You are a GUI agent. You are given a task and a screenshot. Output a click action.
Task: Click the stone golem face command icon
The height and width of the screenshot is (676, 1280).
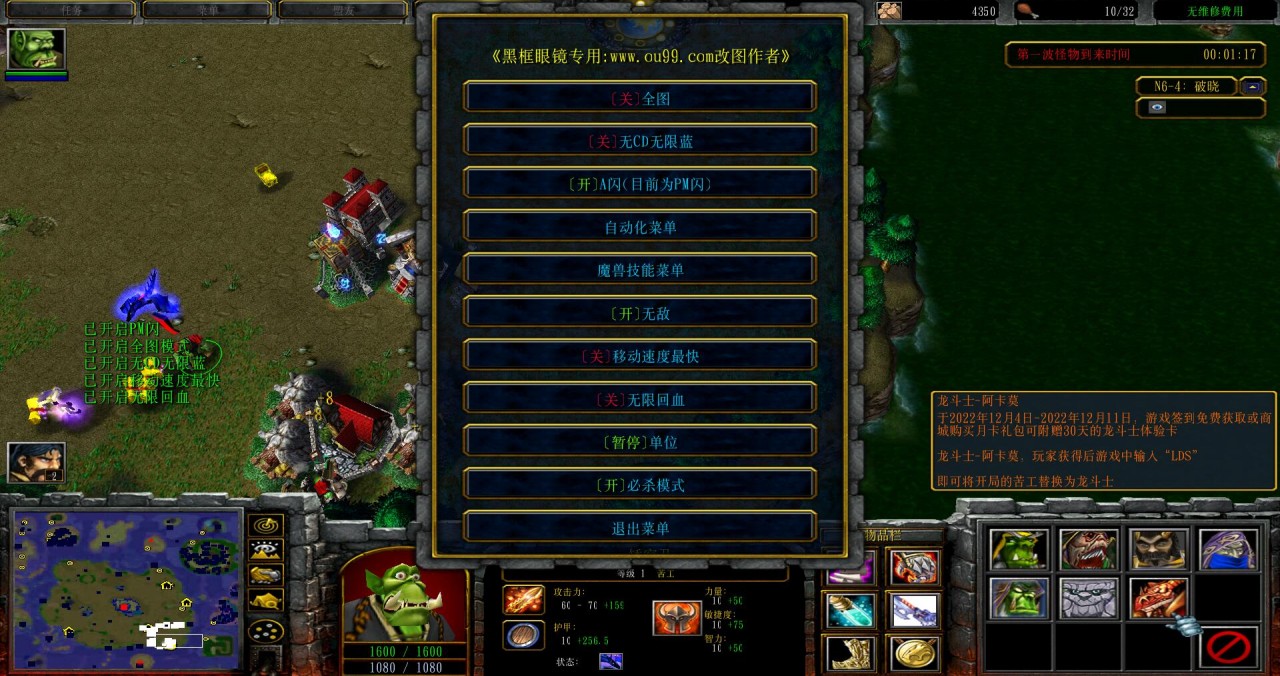pos(1089,598)
